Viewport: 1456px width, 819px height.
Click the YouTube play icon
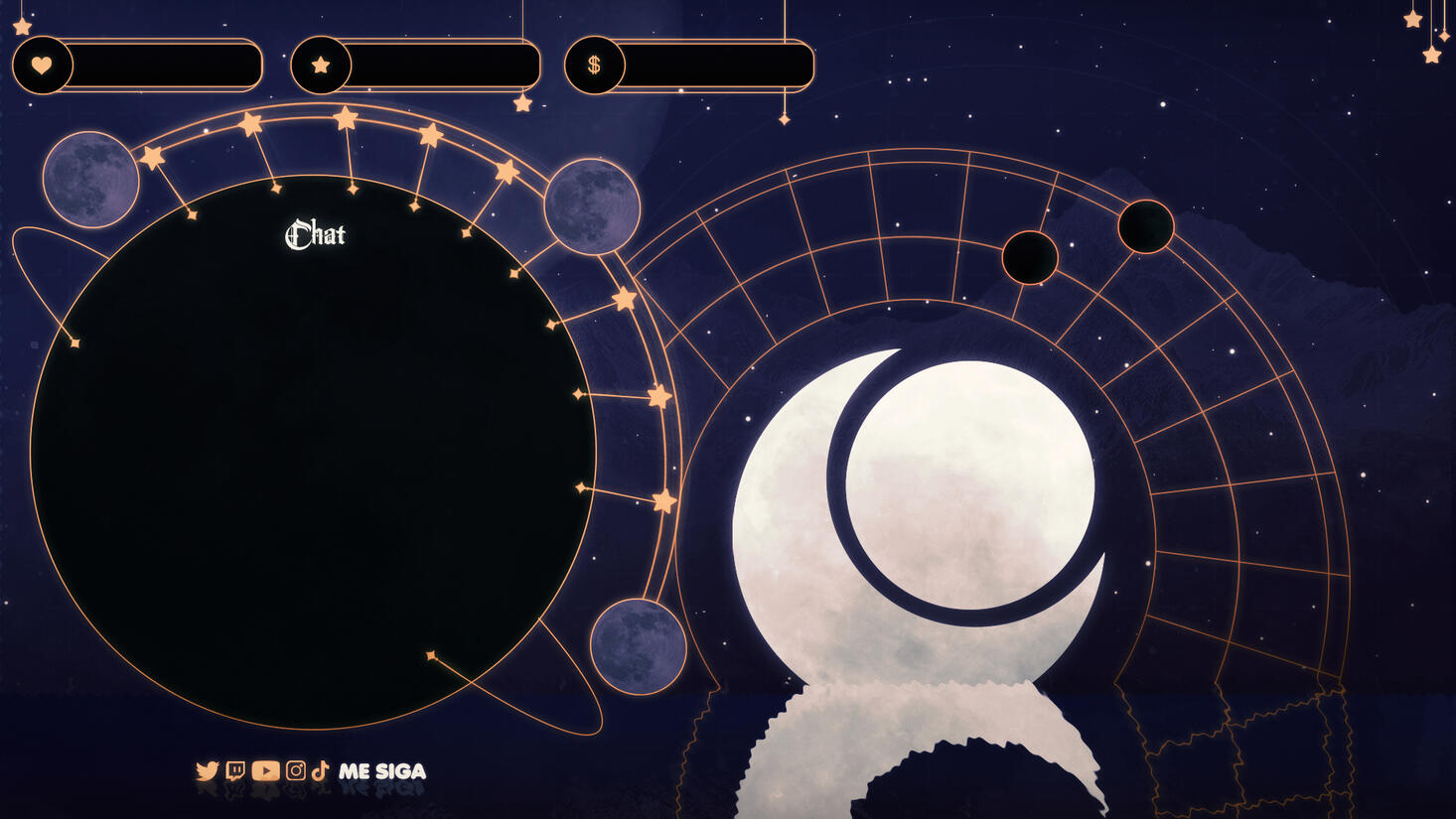(265, 770)
